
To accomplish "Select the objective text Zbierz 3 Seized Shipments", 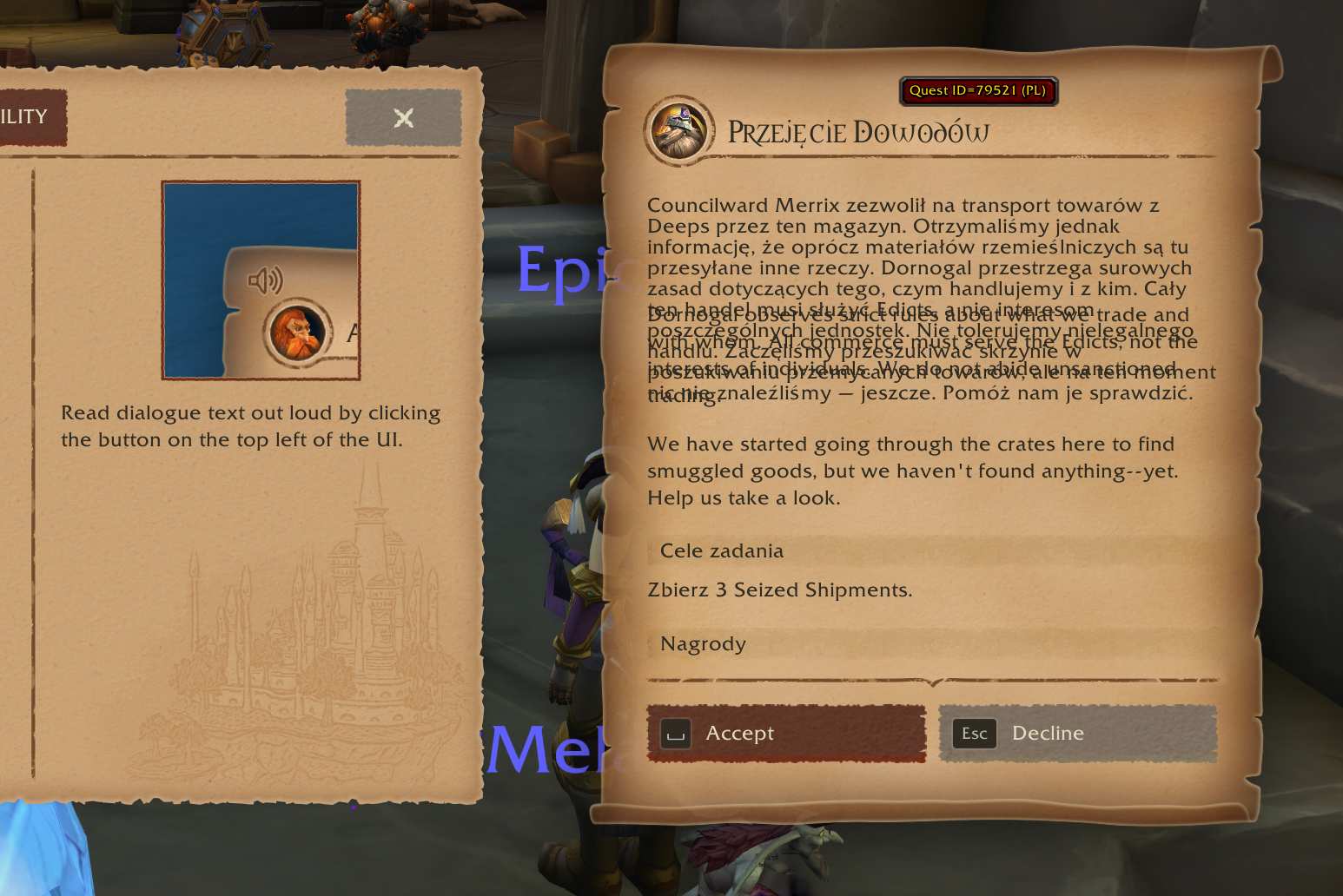I will (779, 590).
